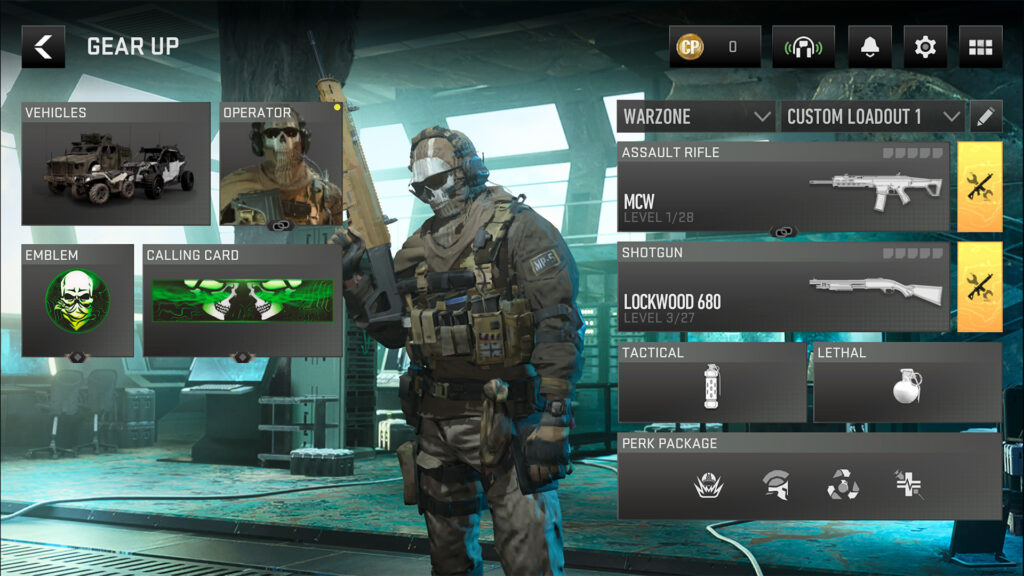Open the CP currency balance
Image resolution: width=1024 pixels, height=576 pixels.
click(714, 47)
